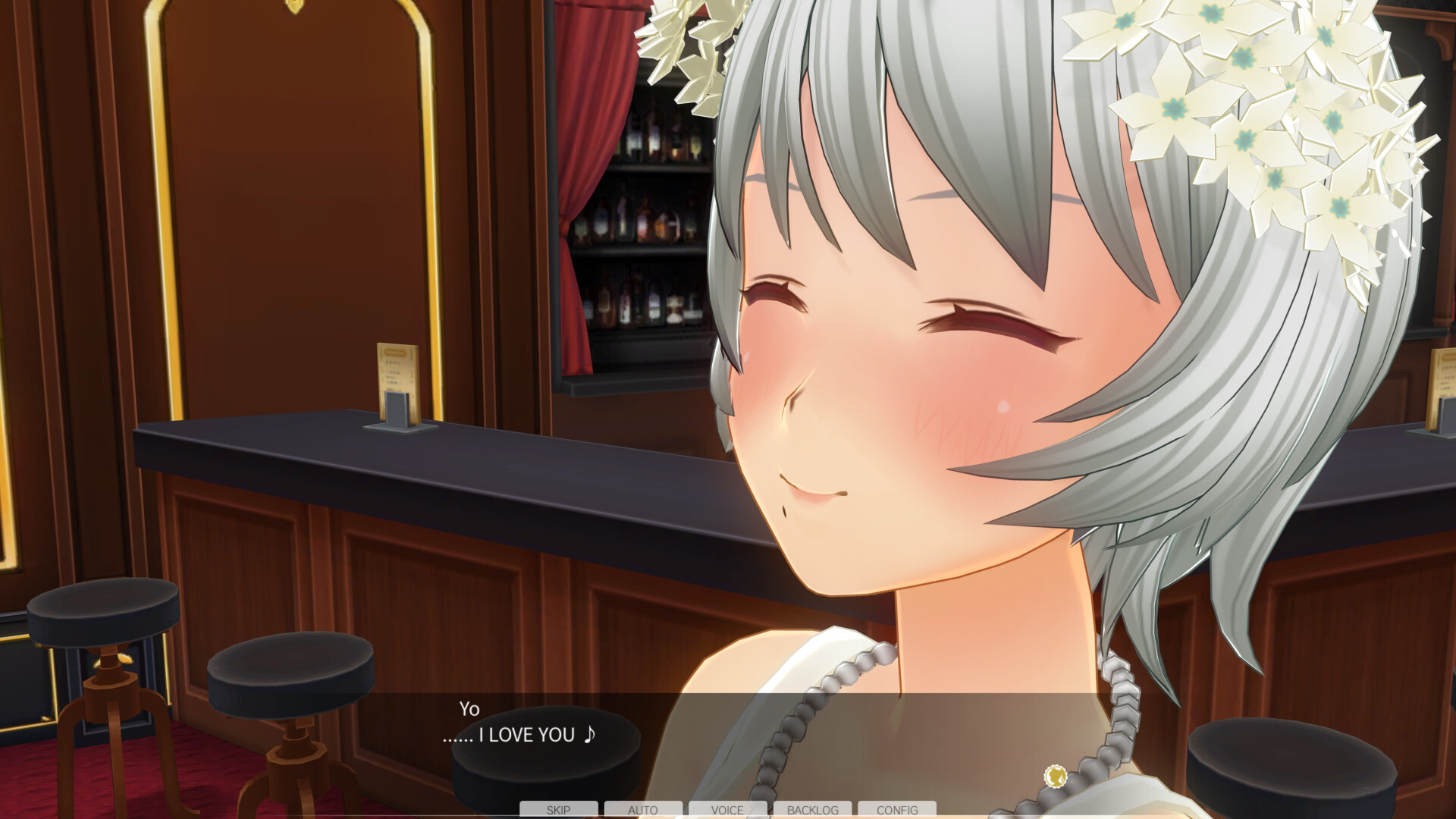
Task: Replay the VOICE line
Action: 727,810
